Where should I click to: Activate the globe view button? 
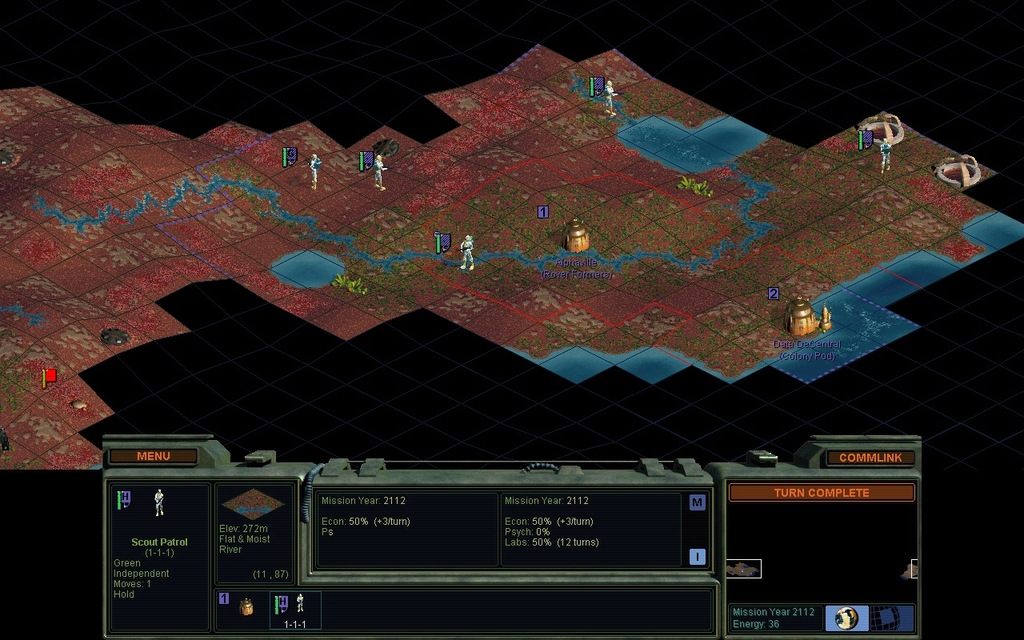[846, 617]
